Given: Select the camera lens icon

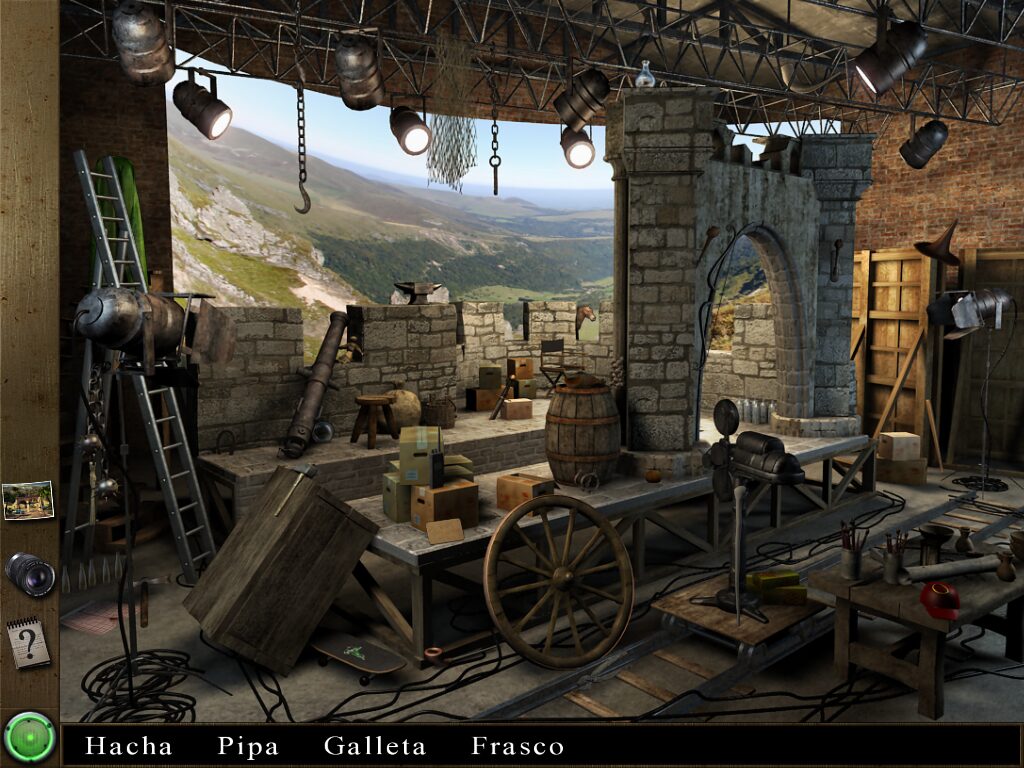Looking at the screenshot, I should pos(29,573).
